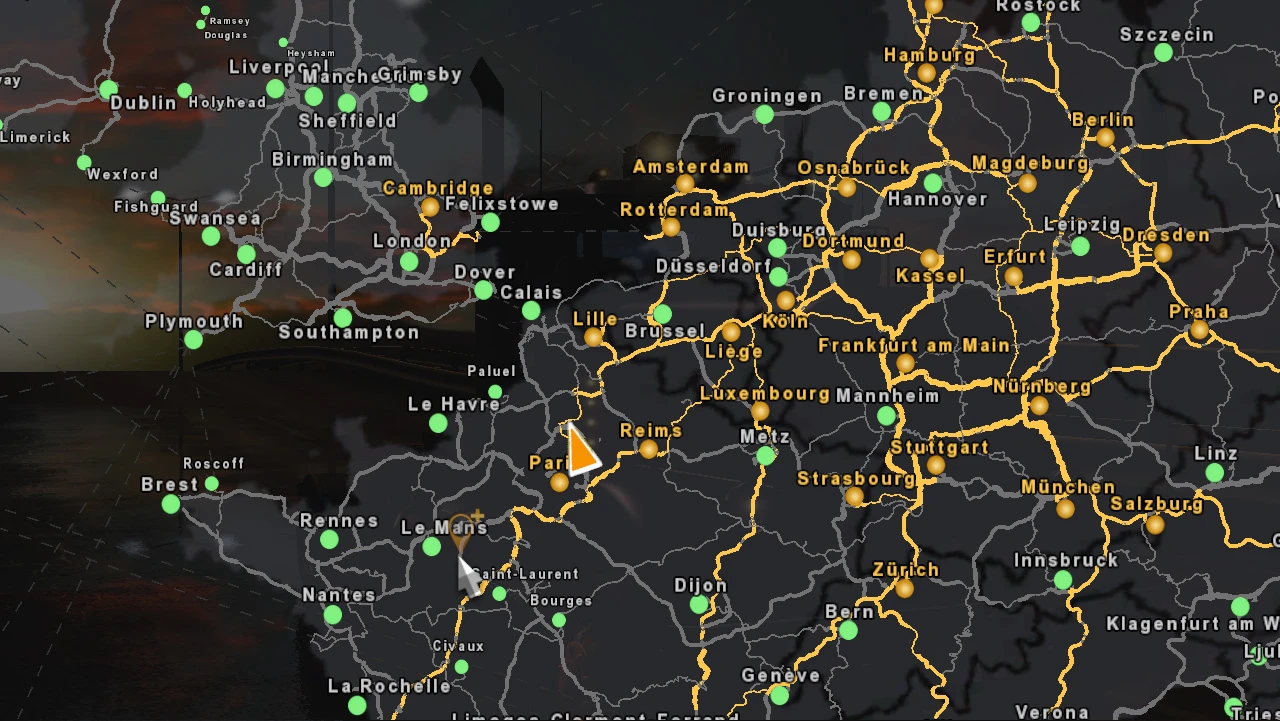Select the green Brussel city marker
Screen dimensions: 1280x721
[x=662, y=312]
